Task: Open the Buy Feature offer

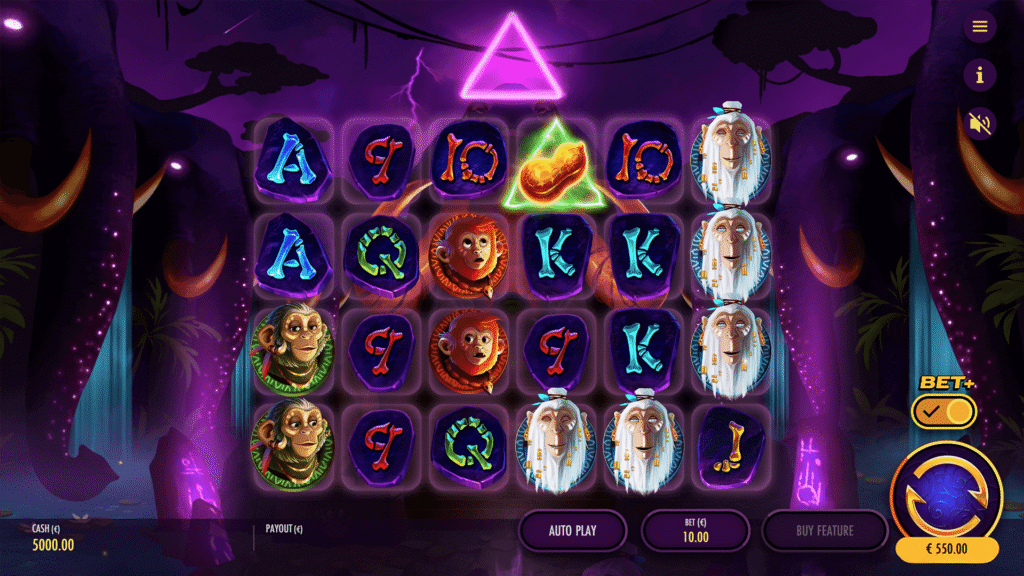Action: point(824,530)
